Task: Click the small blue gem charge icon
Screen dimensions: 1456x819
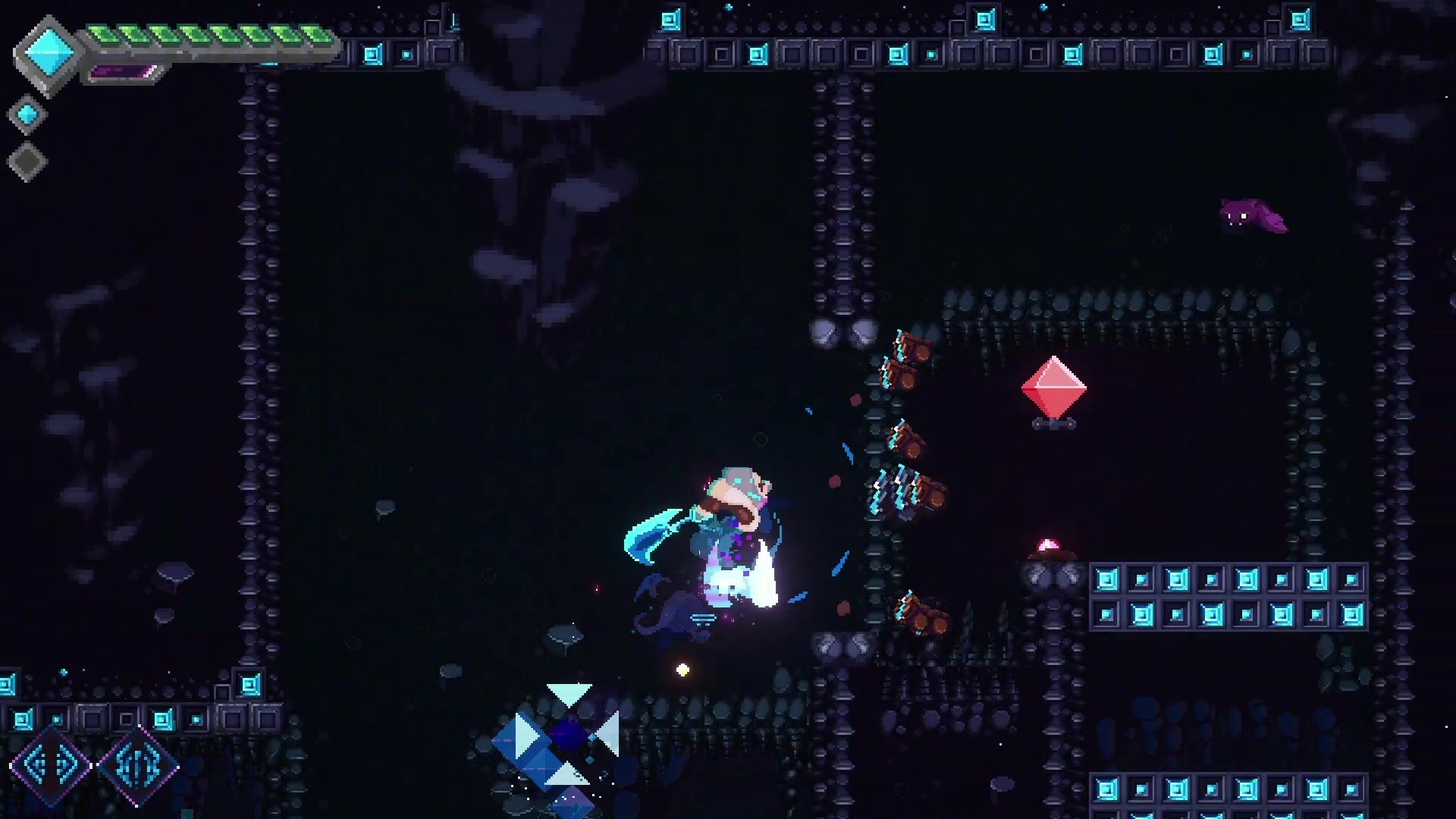Action: [x=27, y=114]
